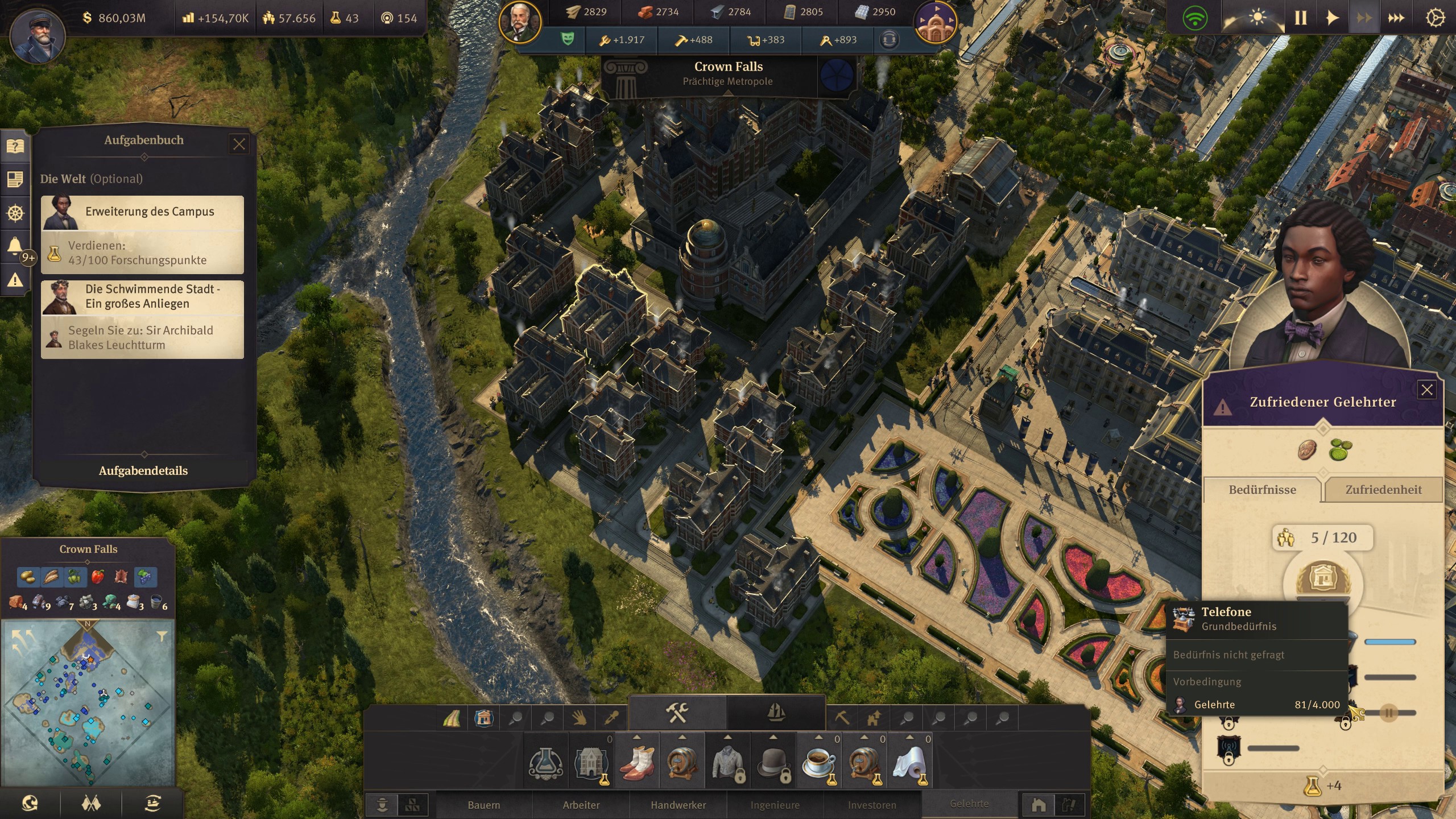Pause the game
1456x819 pixels.
pos(1301,18)
